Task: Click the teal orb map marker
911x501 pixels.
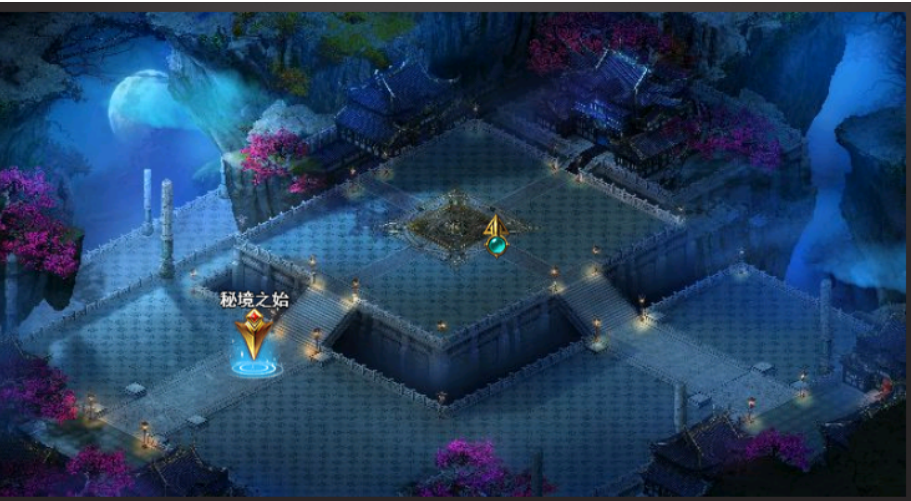Action: (x=495, y=243)
